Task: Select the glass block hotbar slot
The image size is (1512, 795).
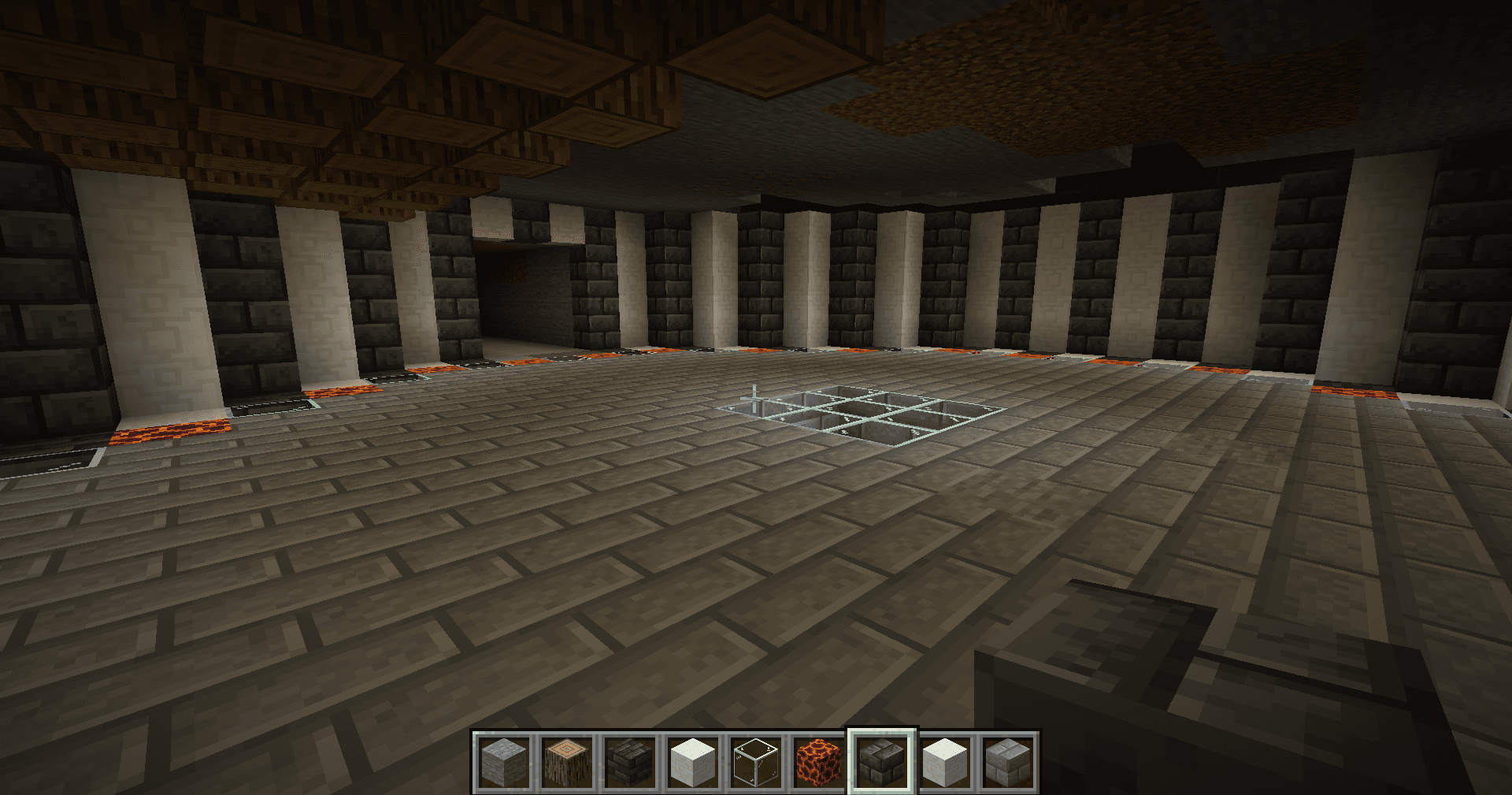Action: click(x=756, y=762)
